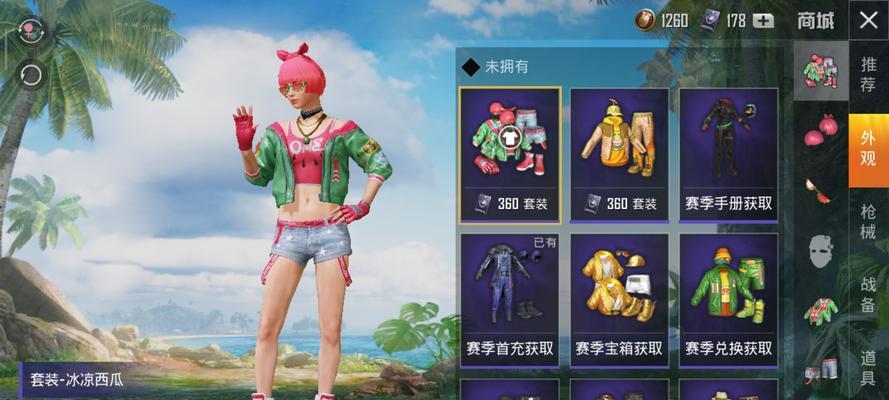Open the 道具 items tab
Image resolution: width=889 pixels, height=400 pixels.
pos(868,366)
